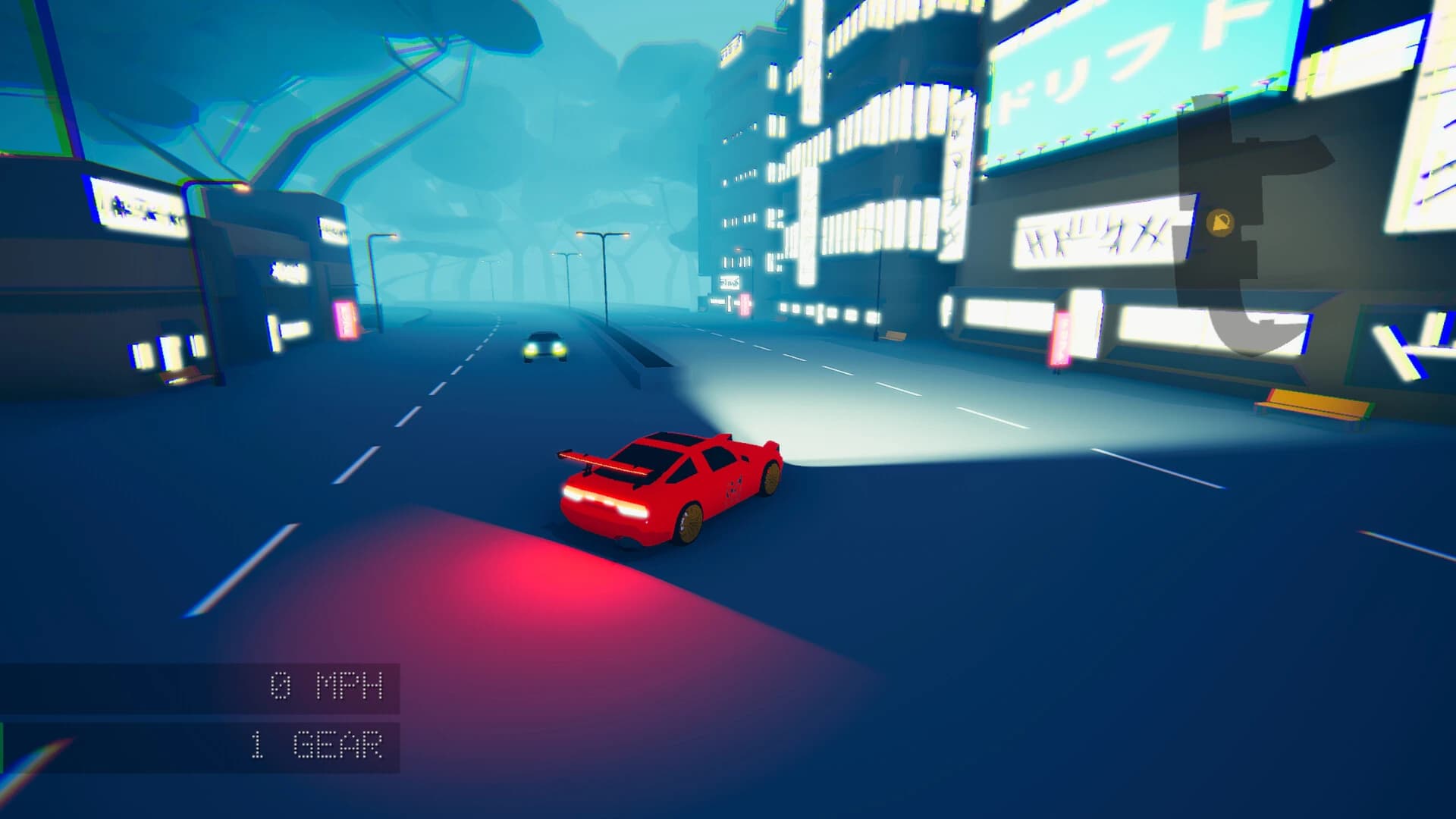
Task: Click the pink neon sign on the right building
Action: click(x=1060, y=340)
